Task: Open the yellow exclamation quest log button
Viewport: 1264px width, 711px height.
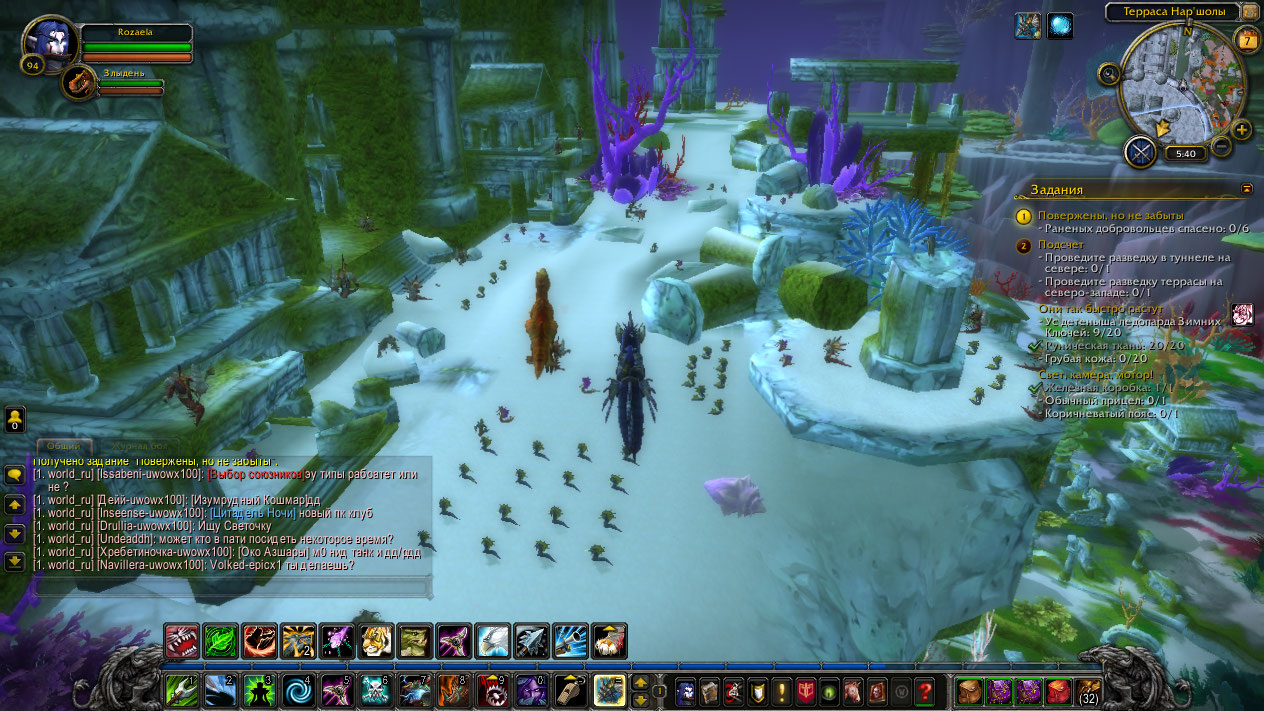Action: (781, 691)
